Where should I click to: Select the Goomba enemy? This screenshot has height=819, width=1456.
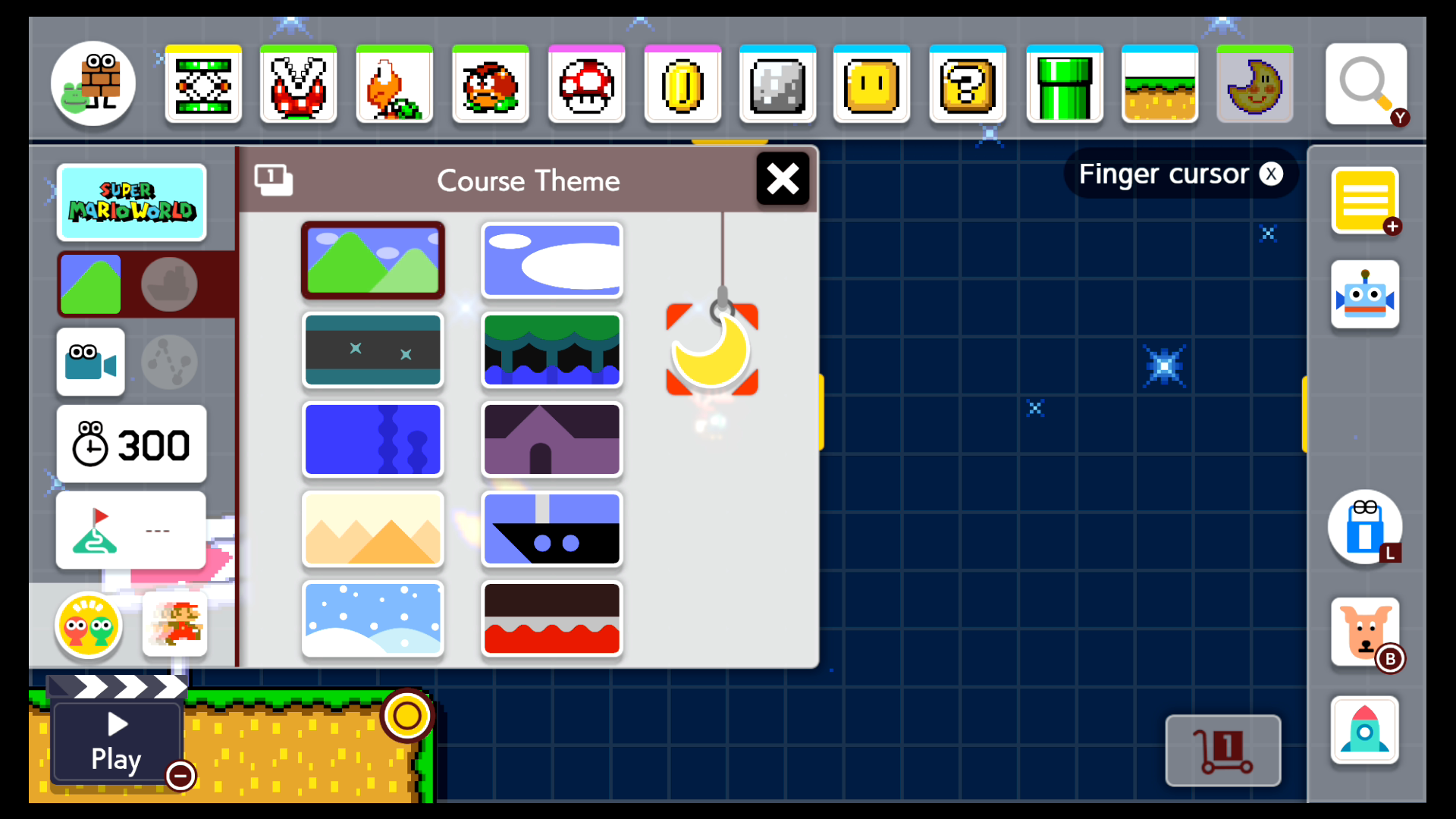[x=490, y=83]
